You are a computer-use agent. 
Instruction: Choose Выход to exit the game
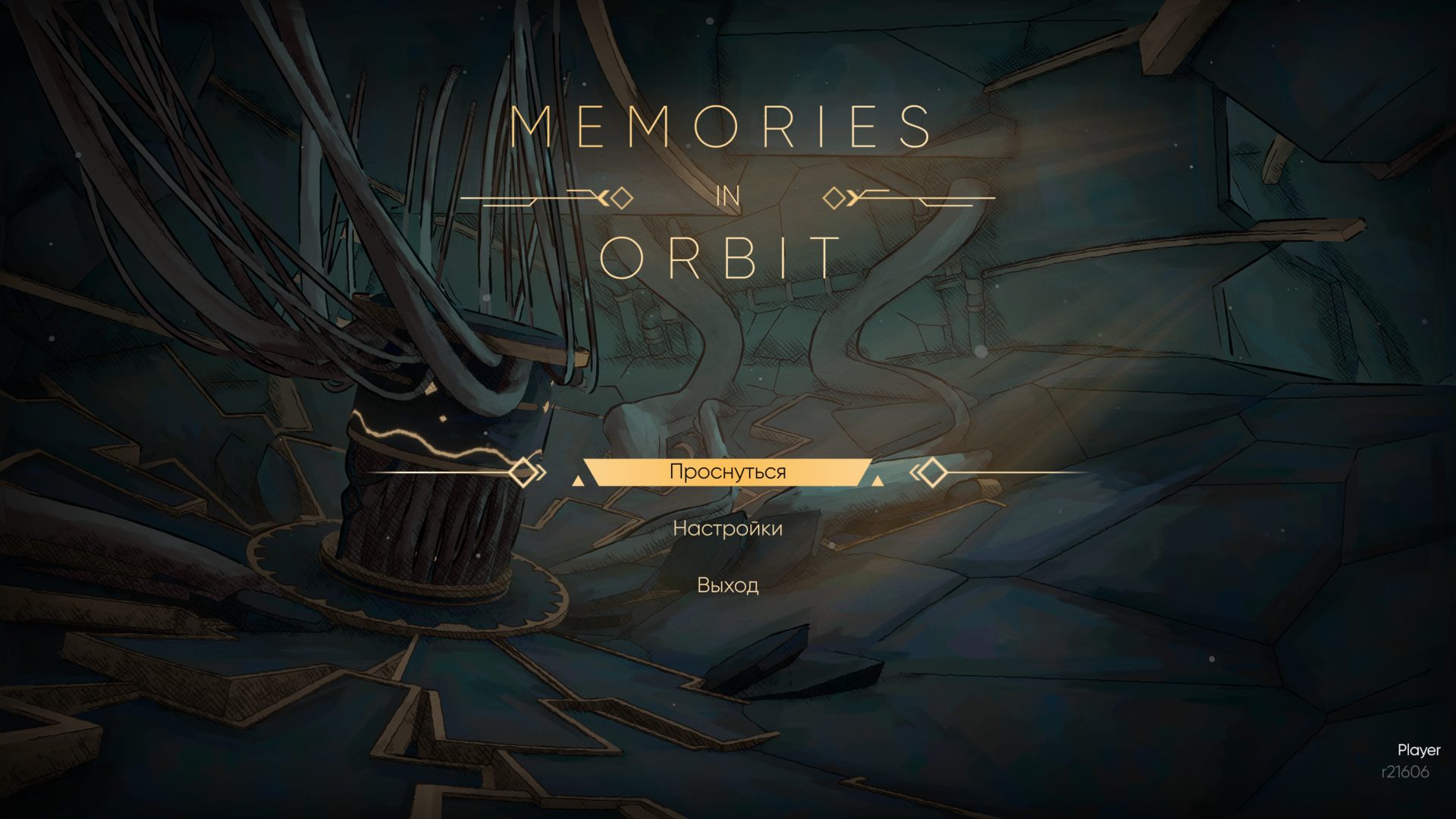point(727,585)
